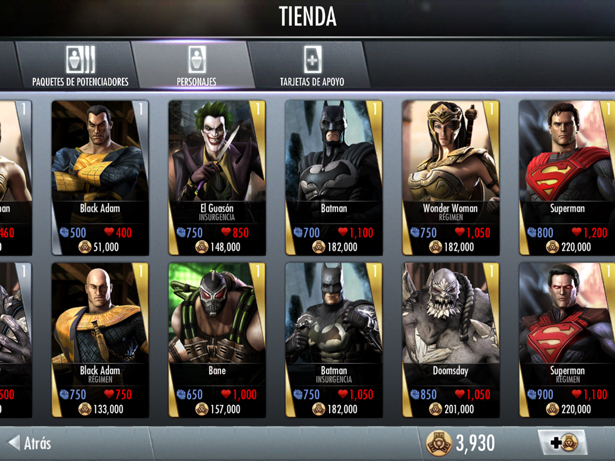
Task: Choose the Superman card priced 220,000 with 800 damage
Action: (x=567, y=175)
